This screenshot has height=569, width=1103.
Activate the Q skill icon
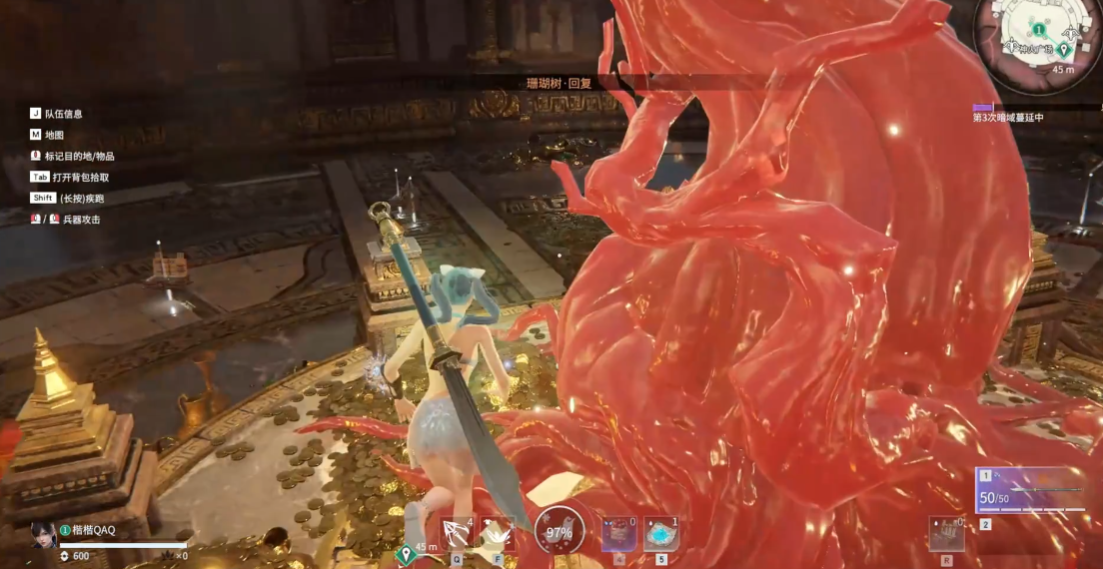pos(458,534)
